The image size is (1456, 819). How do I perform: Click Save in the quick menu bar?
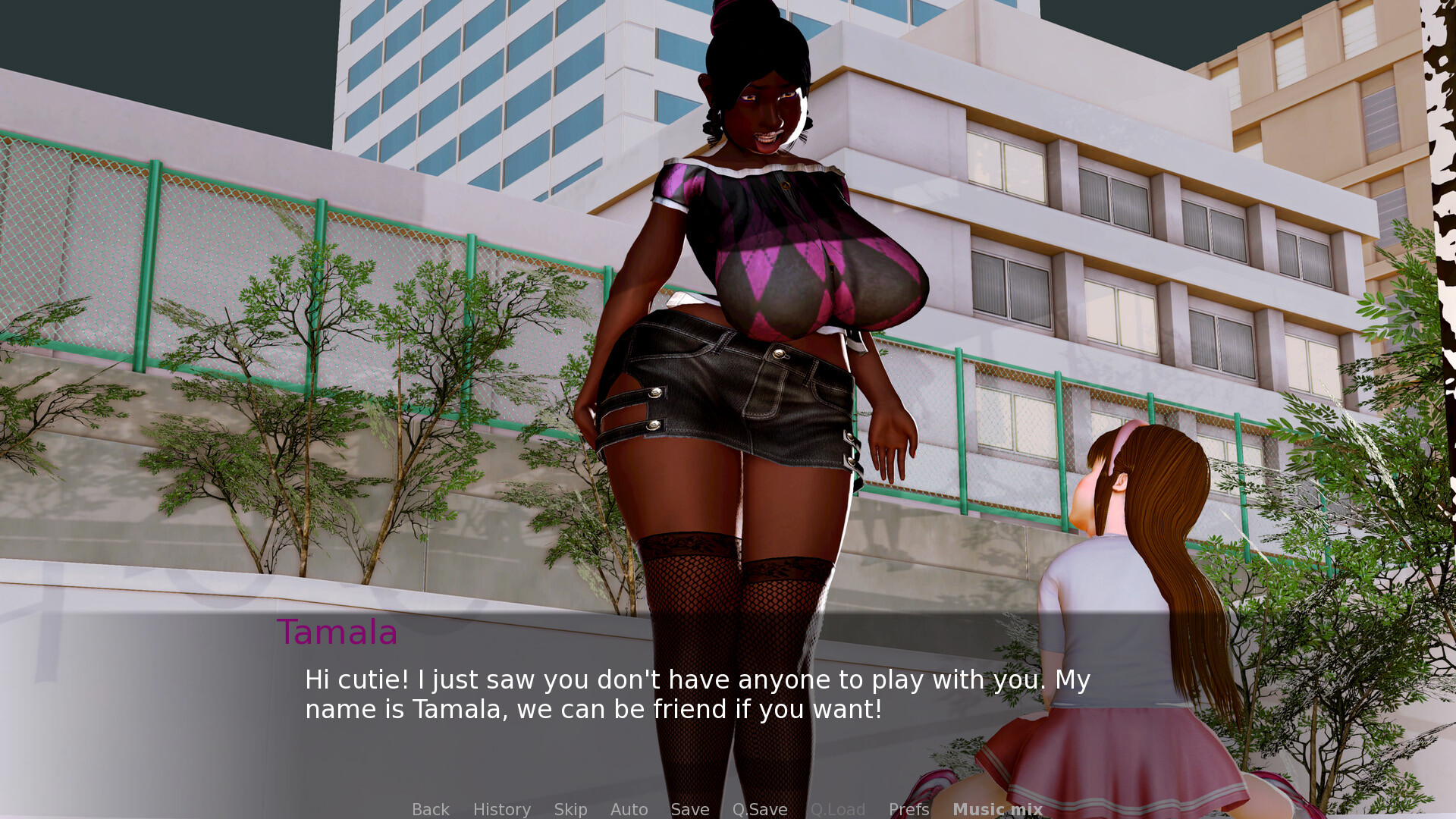(x=689, y=809)
